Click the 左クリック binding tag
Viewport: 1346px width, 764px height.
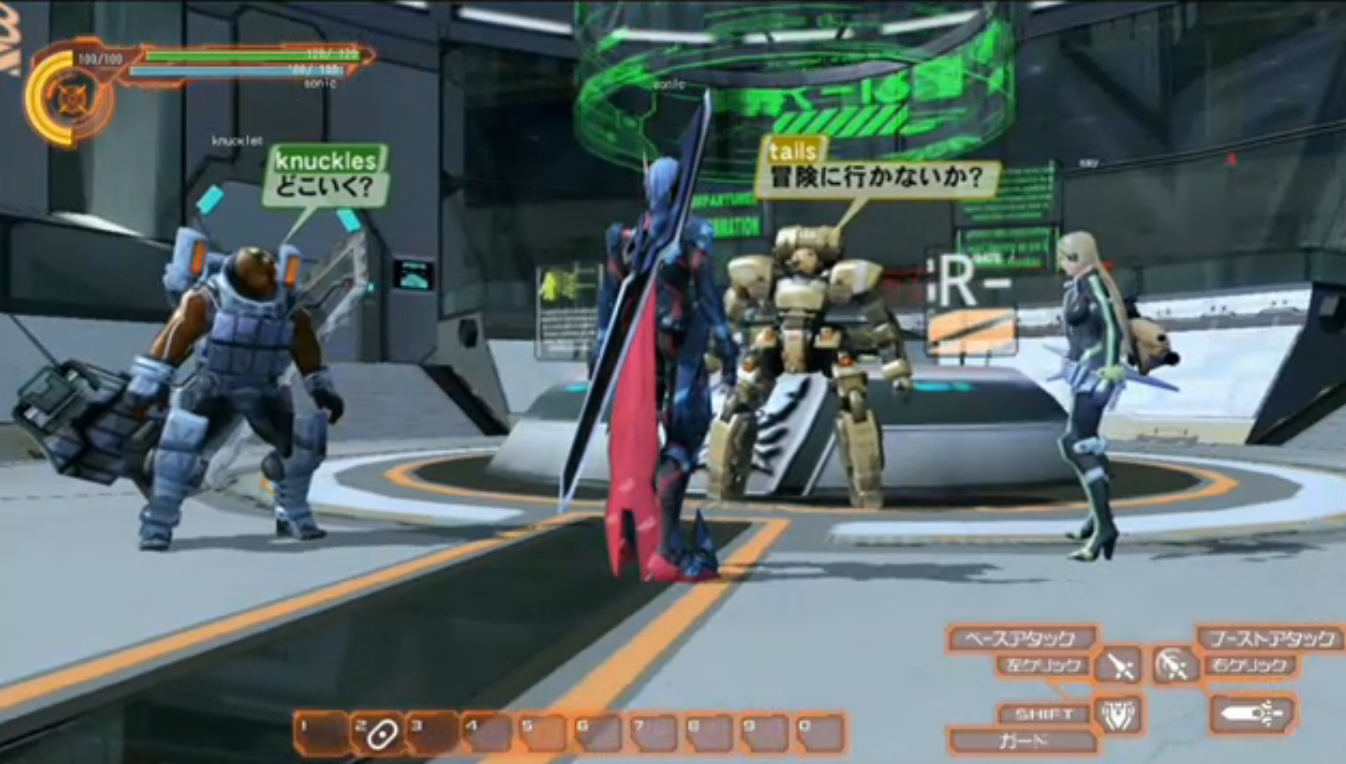[1043, 664]
